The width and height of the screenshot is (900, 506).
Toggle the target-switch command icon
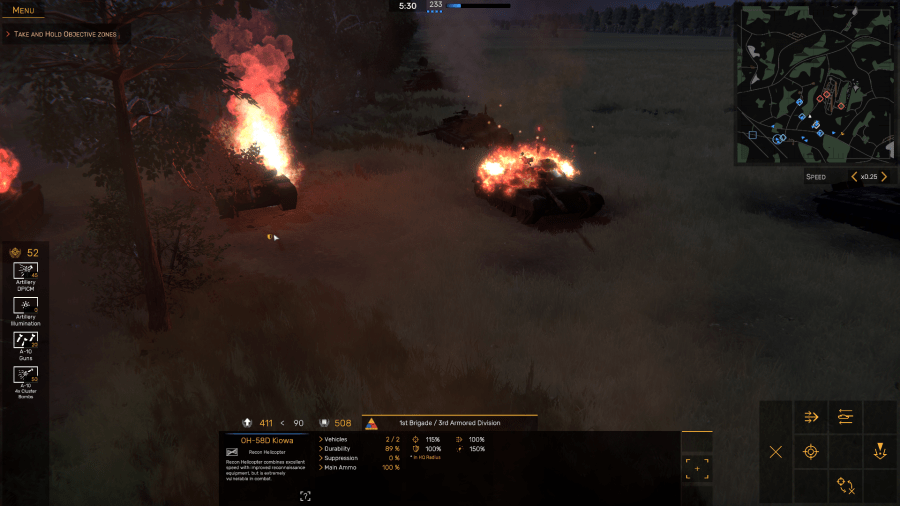tap(846, 486)
